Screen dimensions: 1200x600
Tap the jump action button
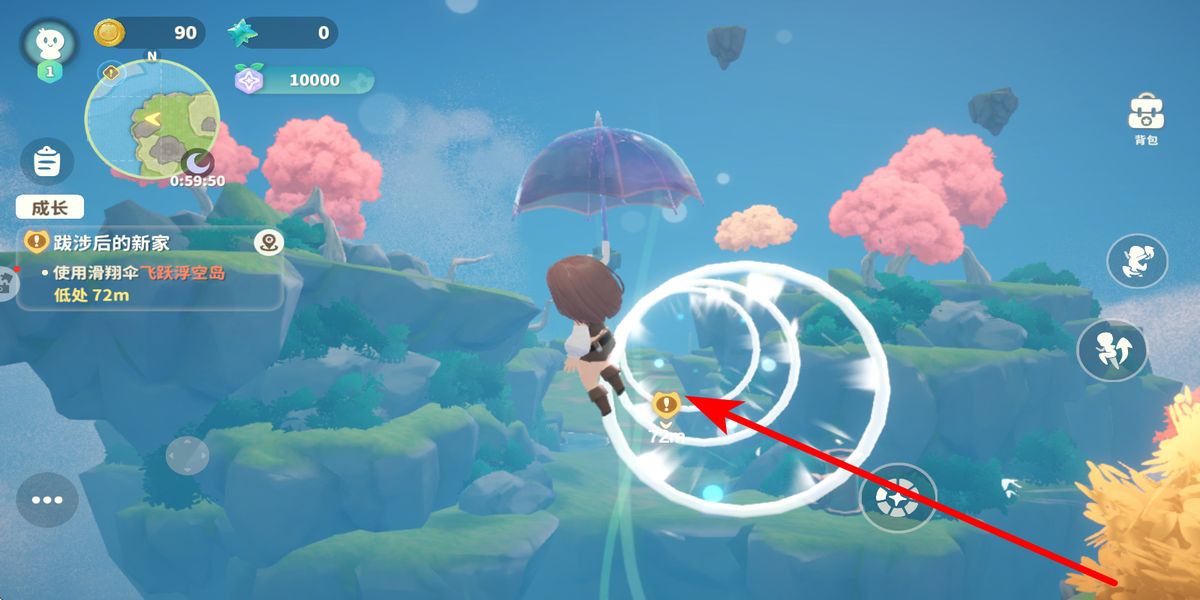tap(1111, 352)
